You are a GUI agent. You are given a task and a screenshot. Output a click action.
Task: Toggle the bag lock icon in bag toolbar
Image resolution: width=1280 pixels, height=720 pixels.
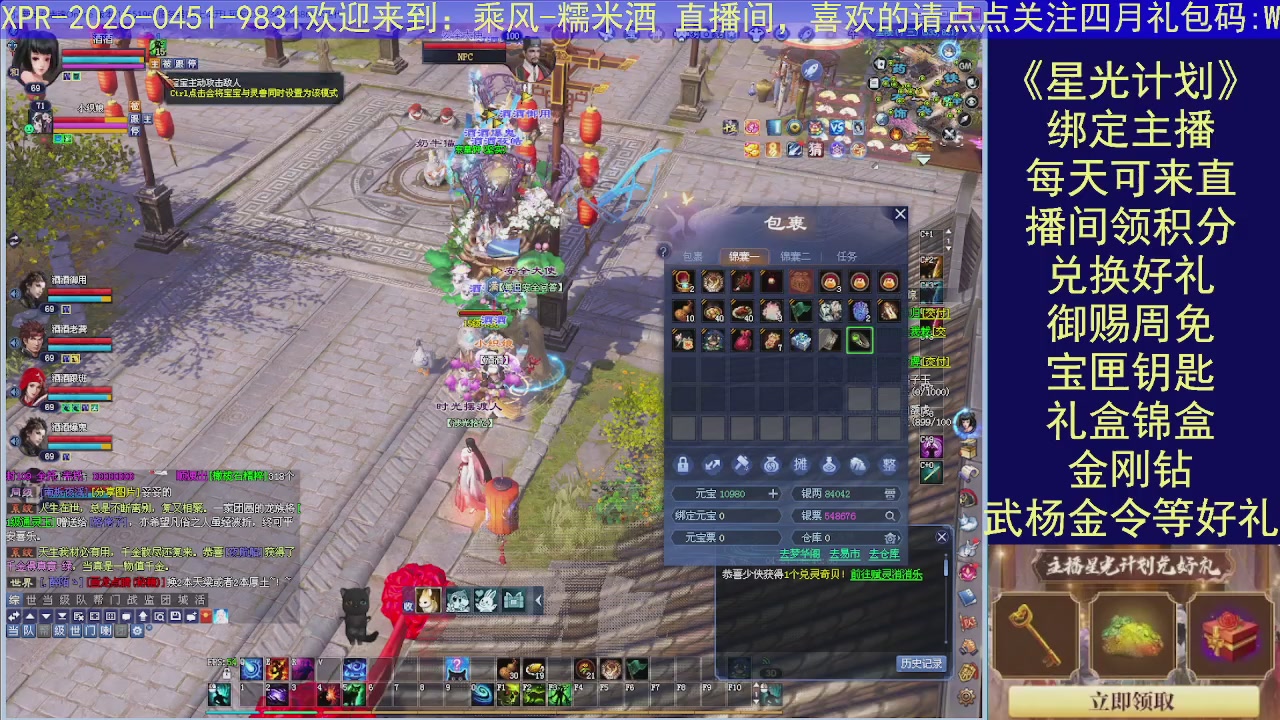[684, 465]
